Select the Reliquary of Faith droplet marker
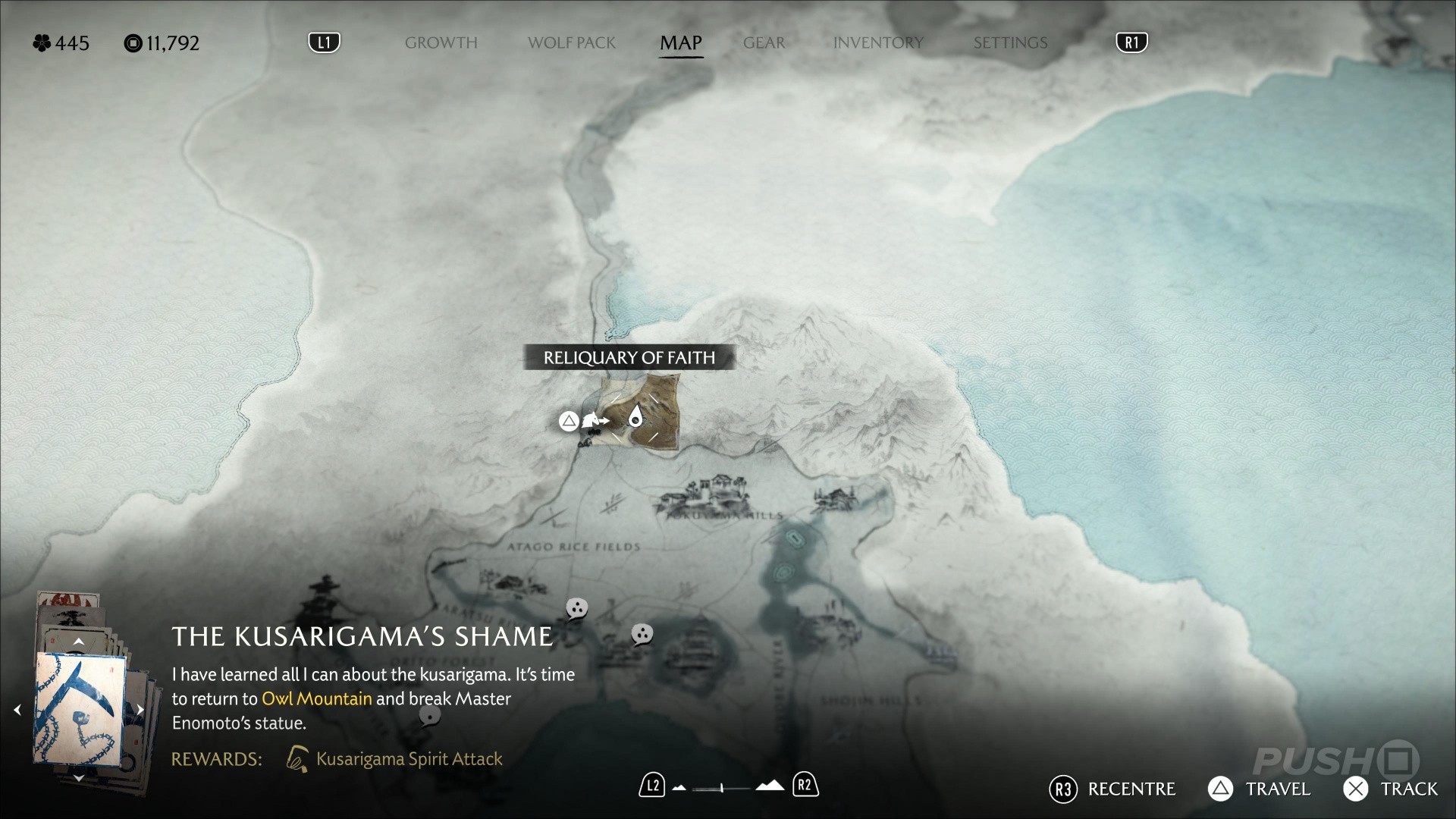 (x=635, y=416)
